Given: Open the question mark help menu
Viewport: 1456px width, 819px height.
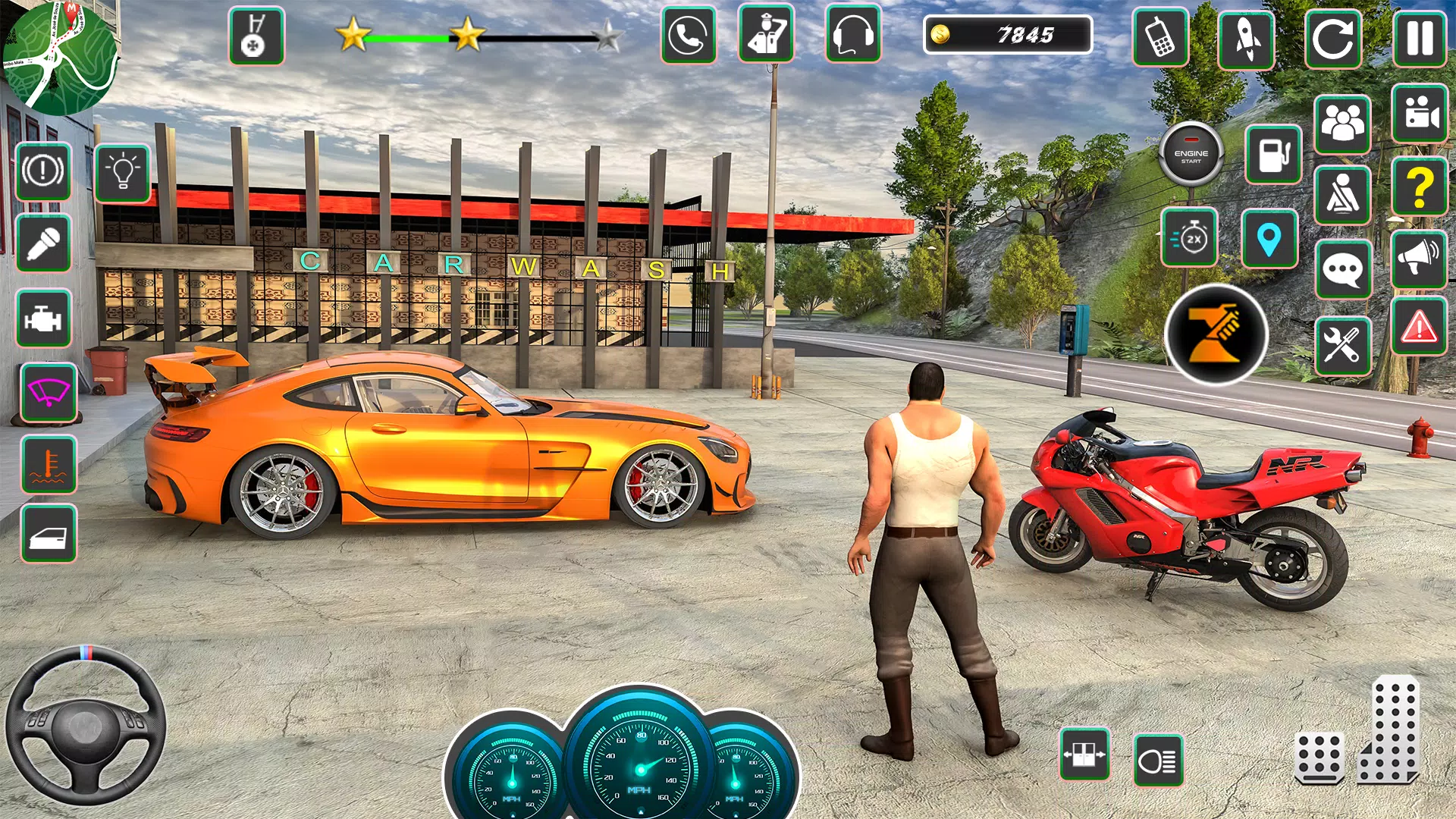Looking at the screenshot, I should (1420, 186).
